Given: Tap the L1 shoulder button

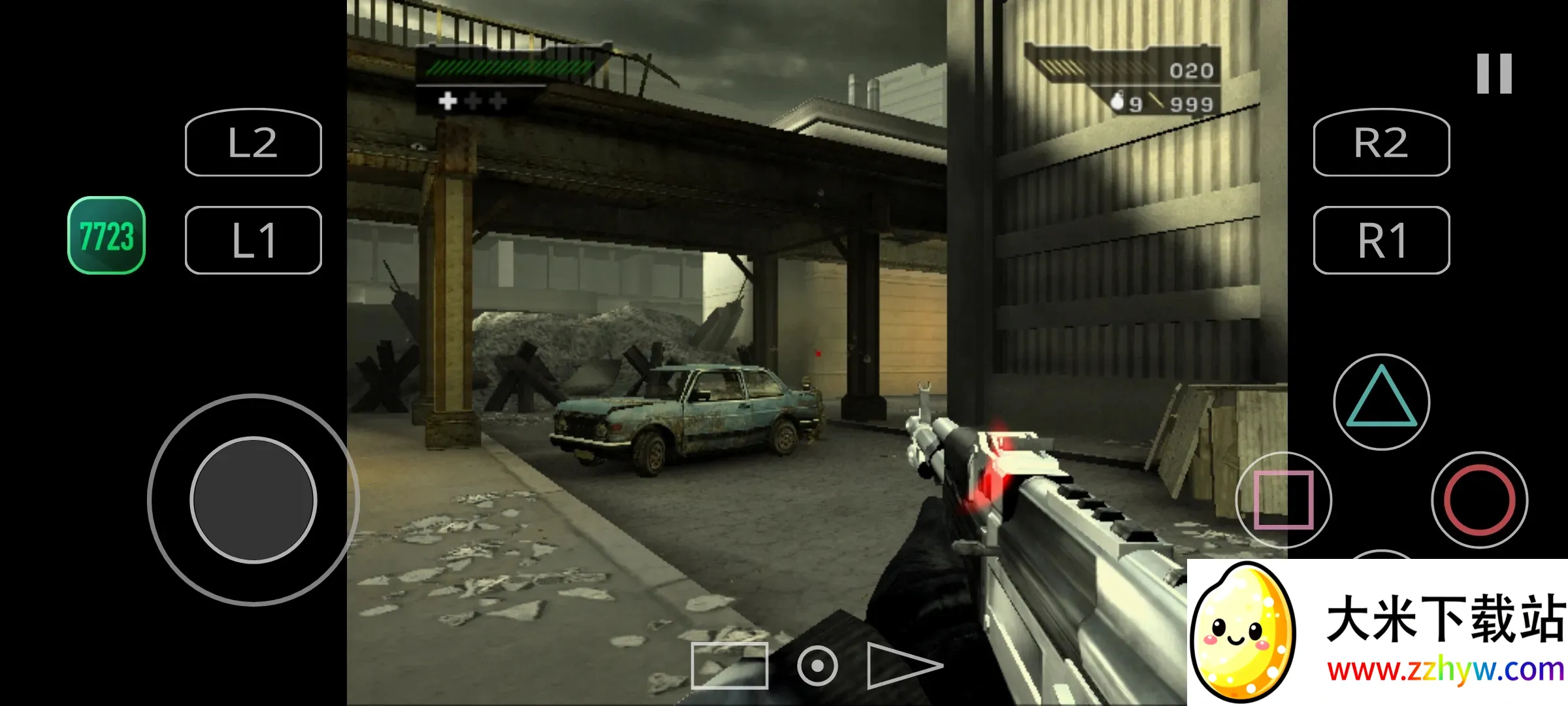Looking at the screenshot, I should [x=253, y=240].
